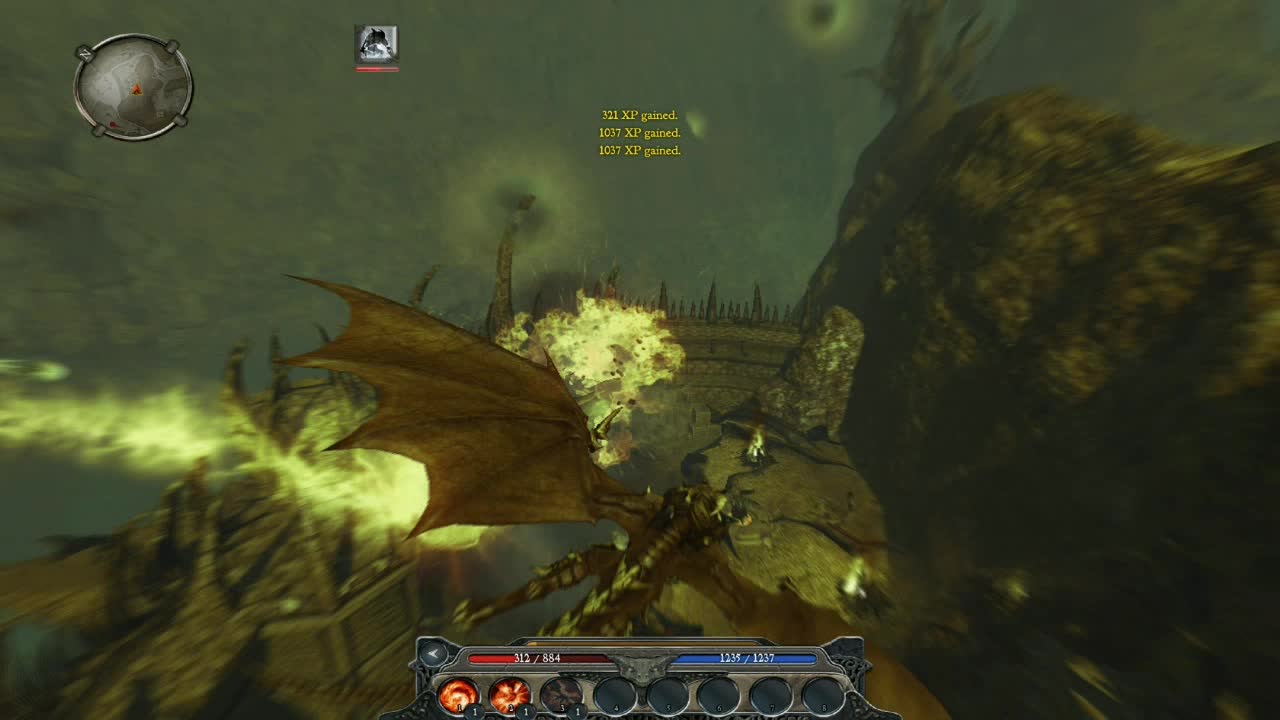
Task: Click the 321 XP gained notification text
Action: [641, 114]
